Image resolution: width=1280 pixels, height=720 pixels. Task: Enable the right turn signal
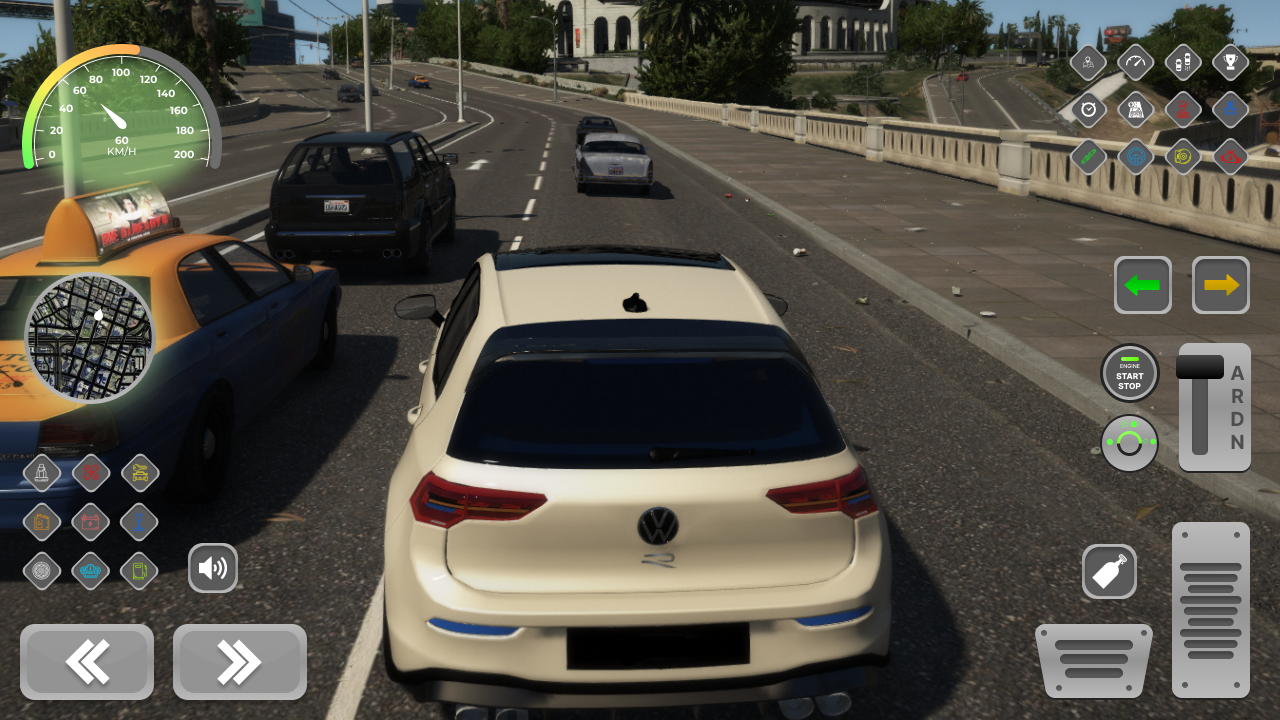1220,285
